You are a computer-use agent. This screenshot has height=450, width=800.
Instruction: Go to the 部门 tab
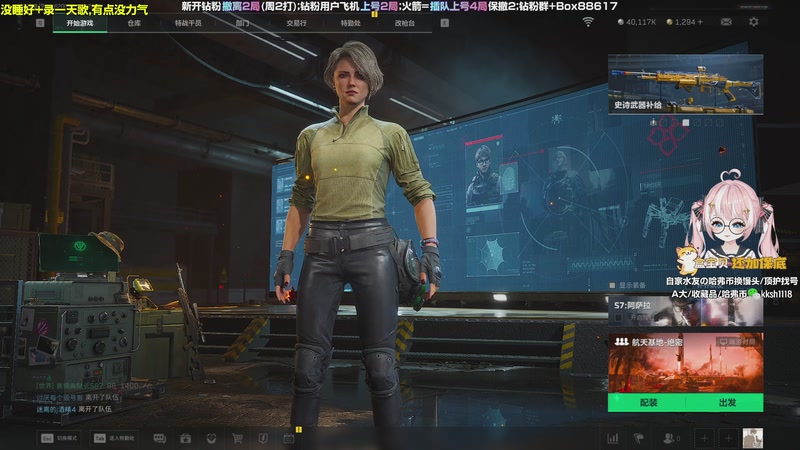pos(243,22)
